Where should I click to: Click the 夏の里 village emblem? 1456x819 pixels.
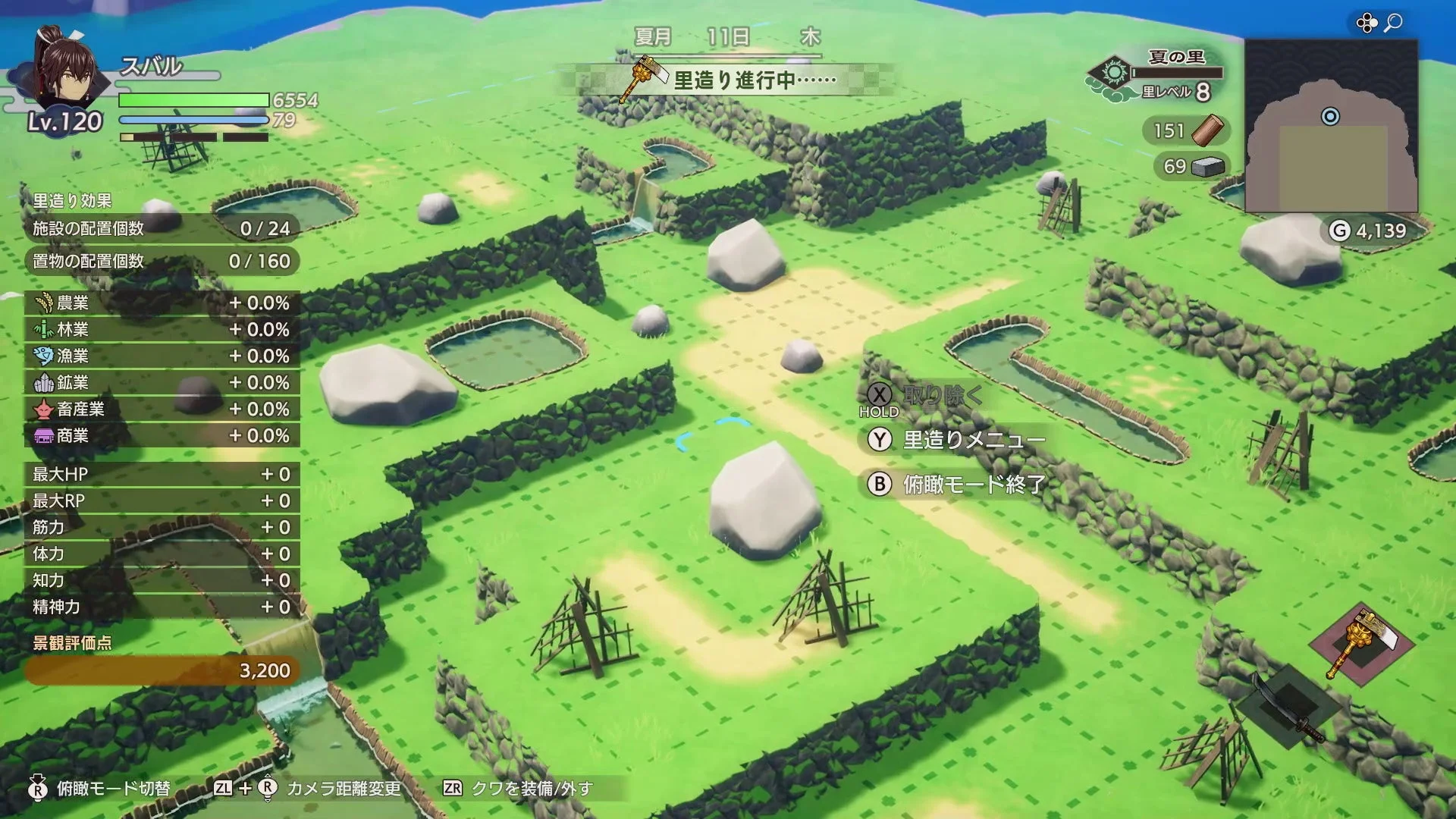[1114, 74]
